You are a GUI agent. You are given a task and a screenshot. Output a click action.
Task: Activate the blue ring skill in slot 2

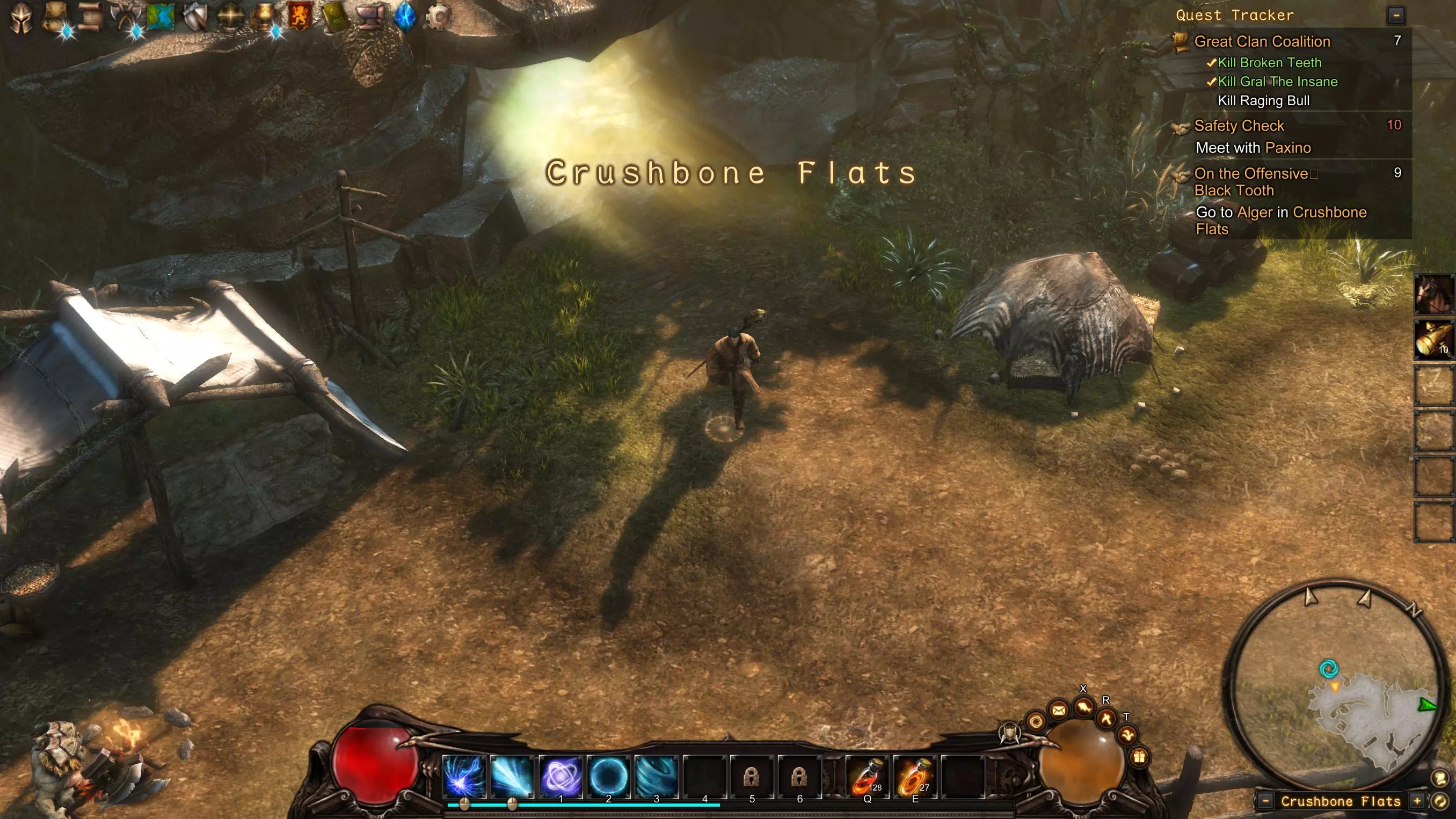[x=608, y=777]
